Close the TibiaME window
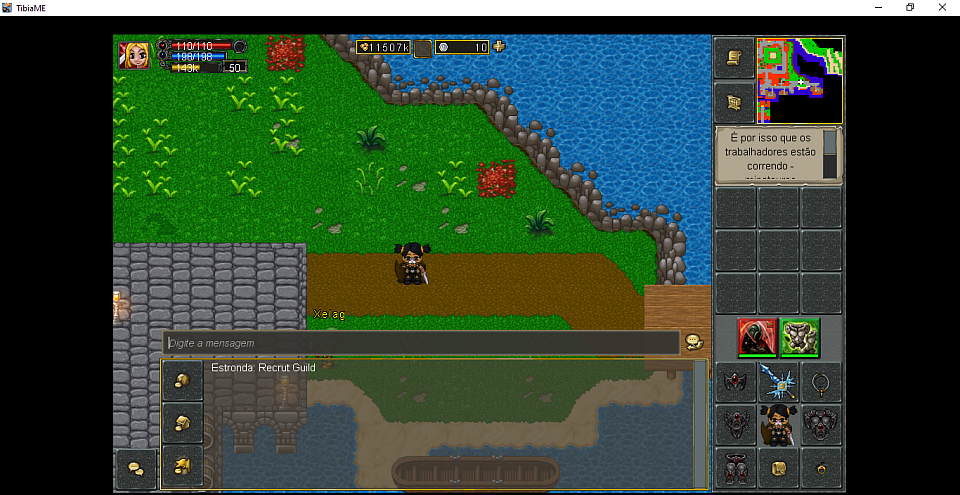The width and height of the screenshot is (960, 495). (x=941, y=7)
